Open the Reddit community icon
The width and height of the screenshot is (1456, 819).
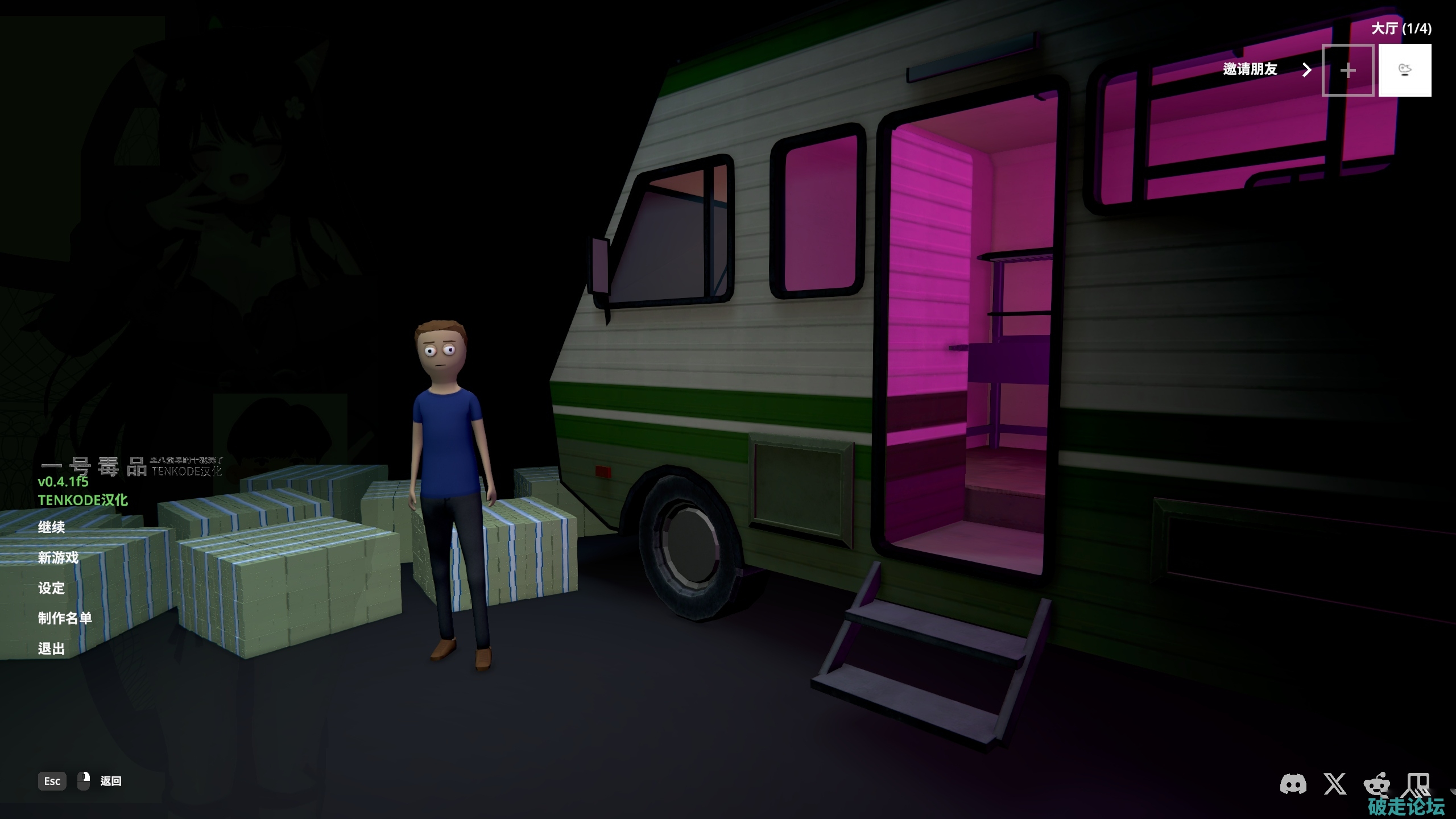[1376, 785]
